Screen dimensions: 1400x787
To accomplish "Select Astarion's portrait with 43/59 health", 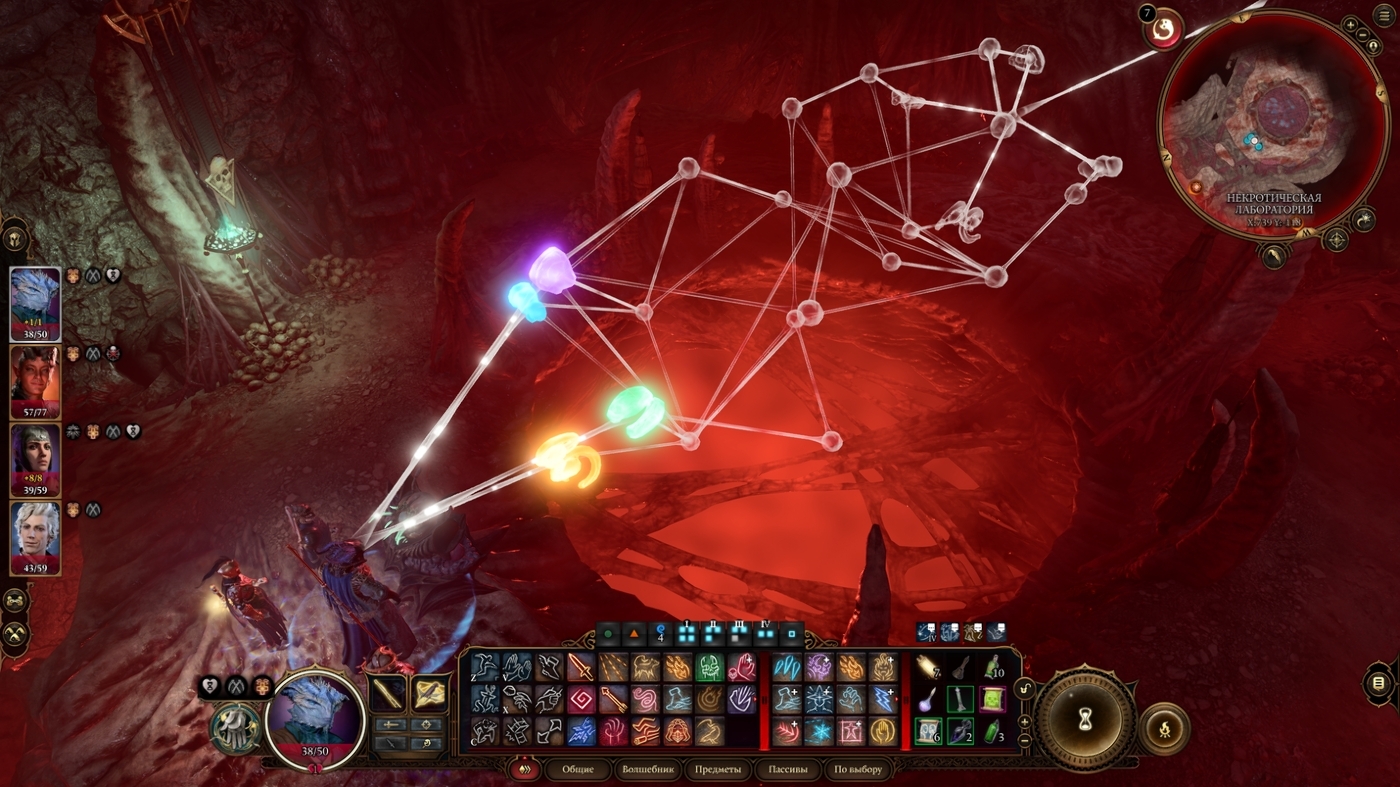I will (x=35, y=539).
